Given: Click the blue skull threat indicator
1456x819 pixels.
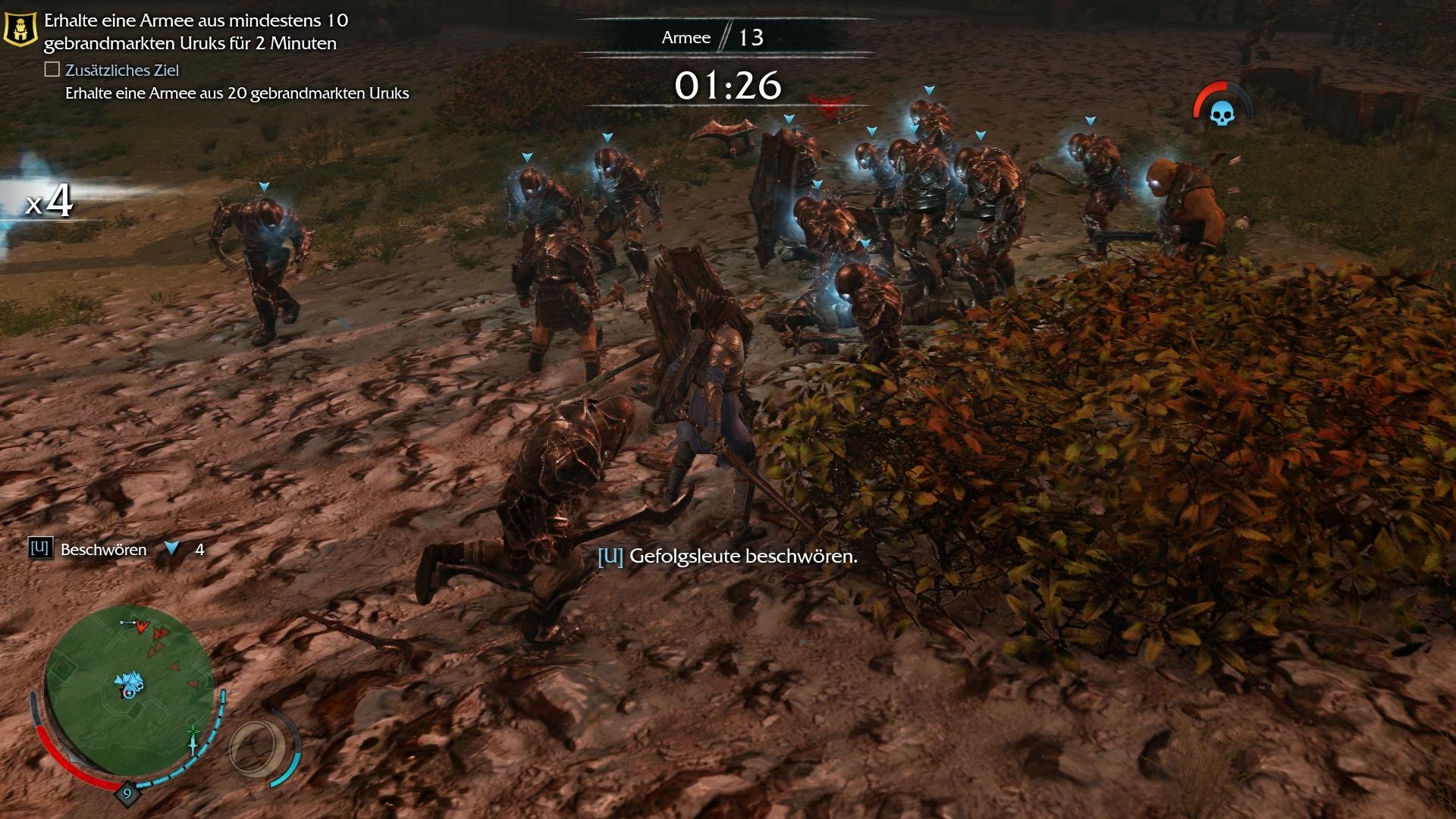Looking at the screenshot, I should [1222, 114].
